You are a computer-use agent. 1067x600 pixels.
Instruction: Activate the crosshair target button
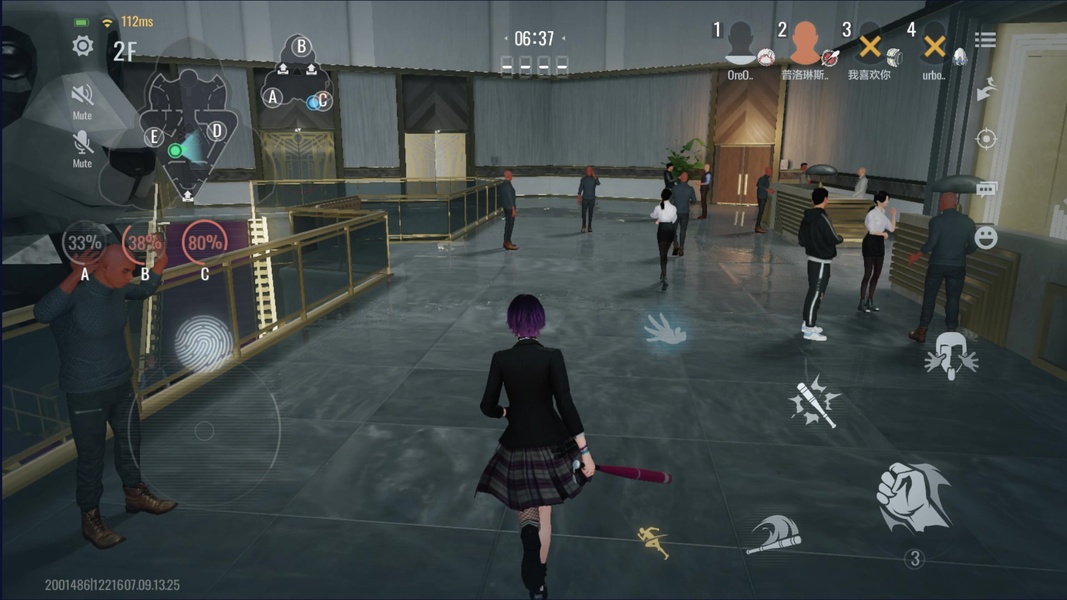point(986,139)
